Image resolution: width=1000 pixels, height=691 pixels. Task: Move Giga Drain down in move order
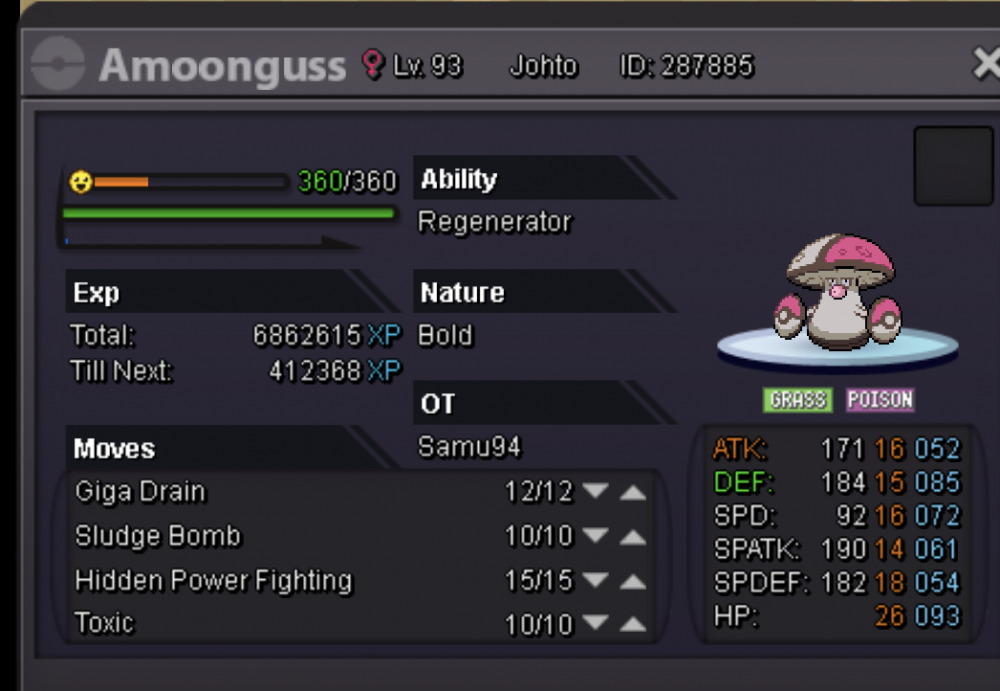(x=596, y=492)
